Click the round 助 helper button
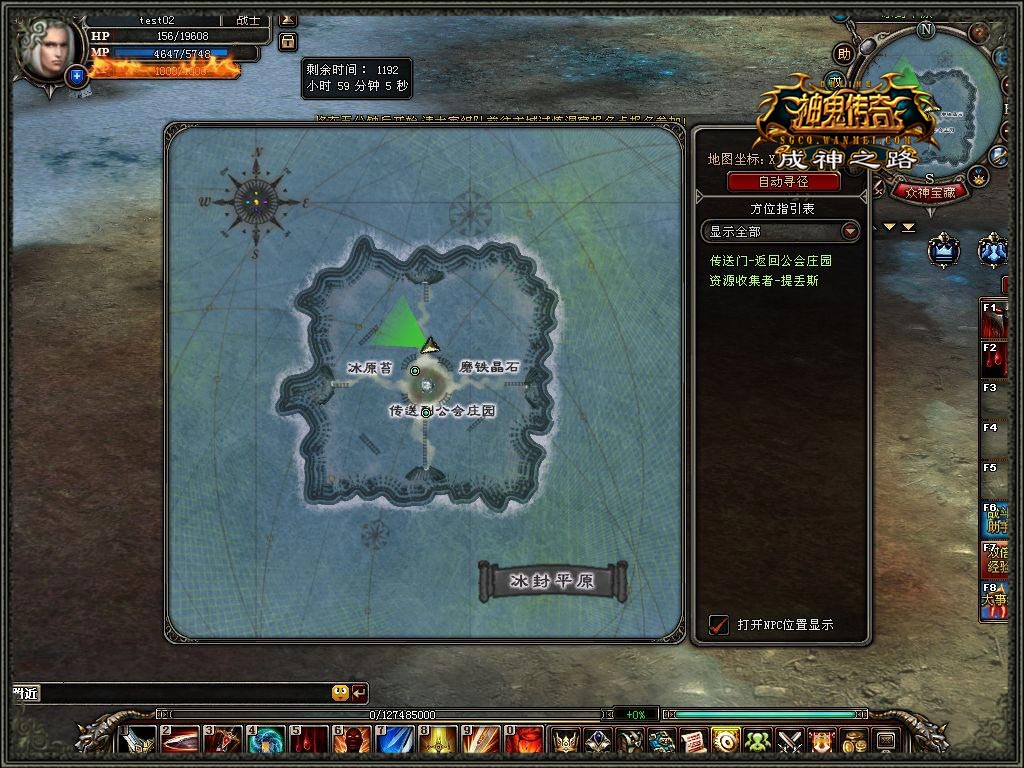 (845, 54)
